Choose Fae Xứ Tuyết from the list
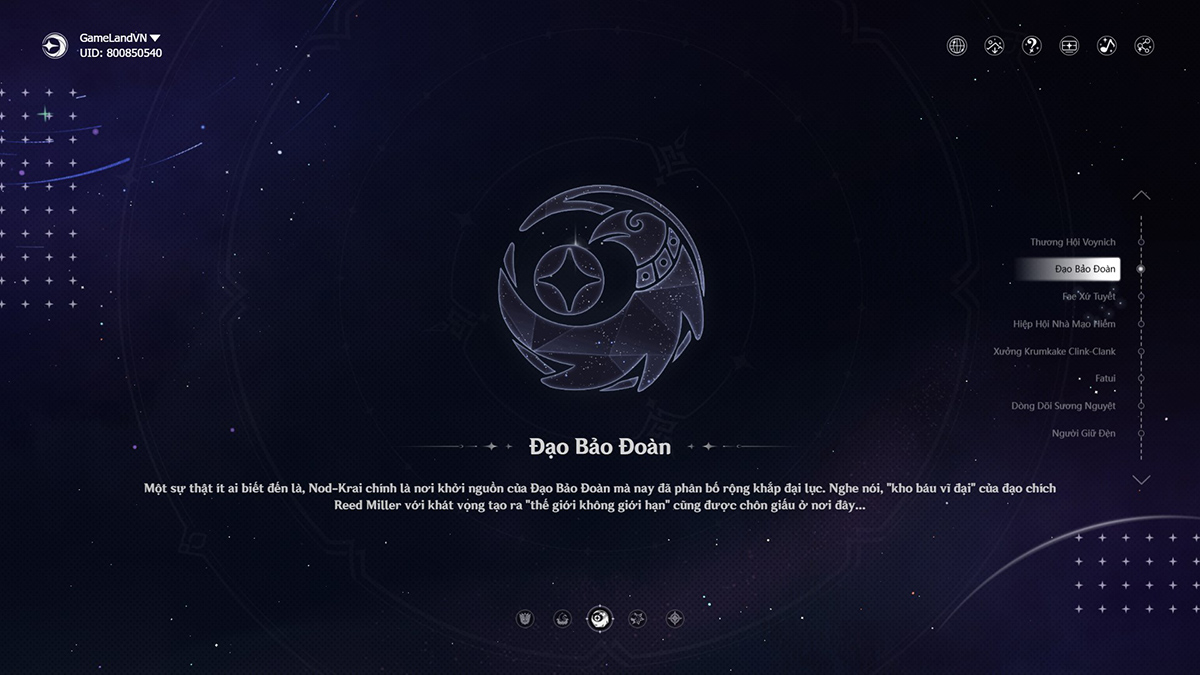 pyautogui.click(x=1088, y=297)
